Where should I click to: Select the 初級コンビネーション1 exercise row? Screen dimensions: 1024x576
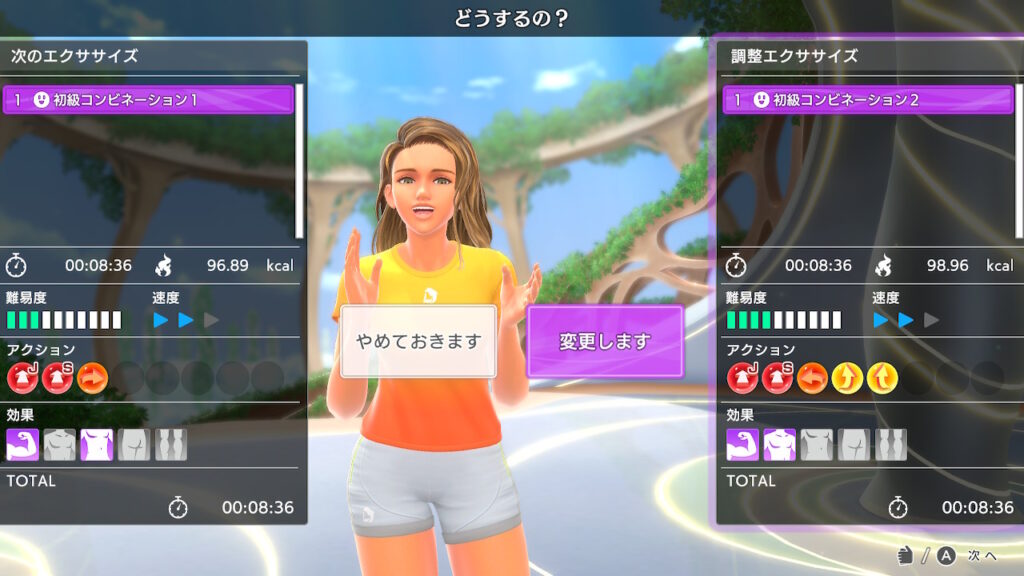pos(148,100)
